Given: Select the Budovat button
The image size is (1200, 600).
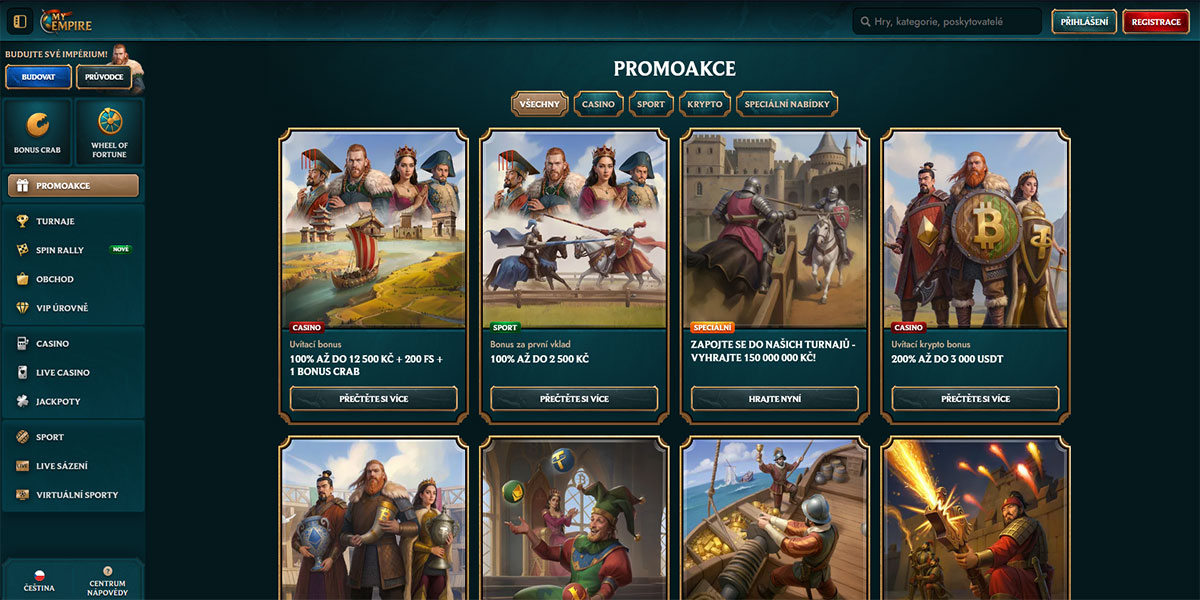Looking at the screenshot, I should coord(38,77).
